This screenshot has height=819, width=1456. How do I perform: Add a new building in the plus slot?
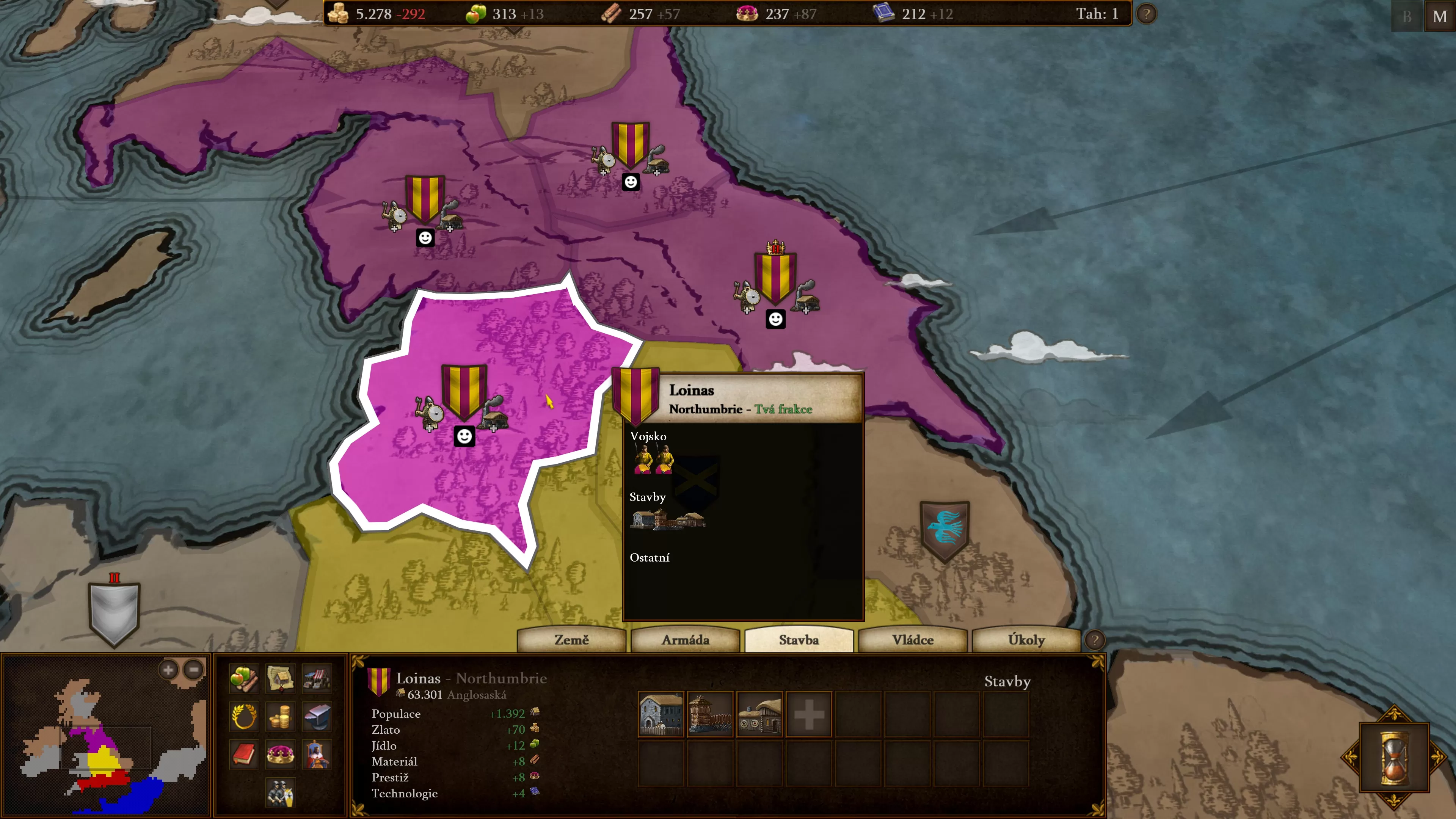[809, 714]
